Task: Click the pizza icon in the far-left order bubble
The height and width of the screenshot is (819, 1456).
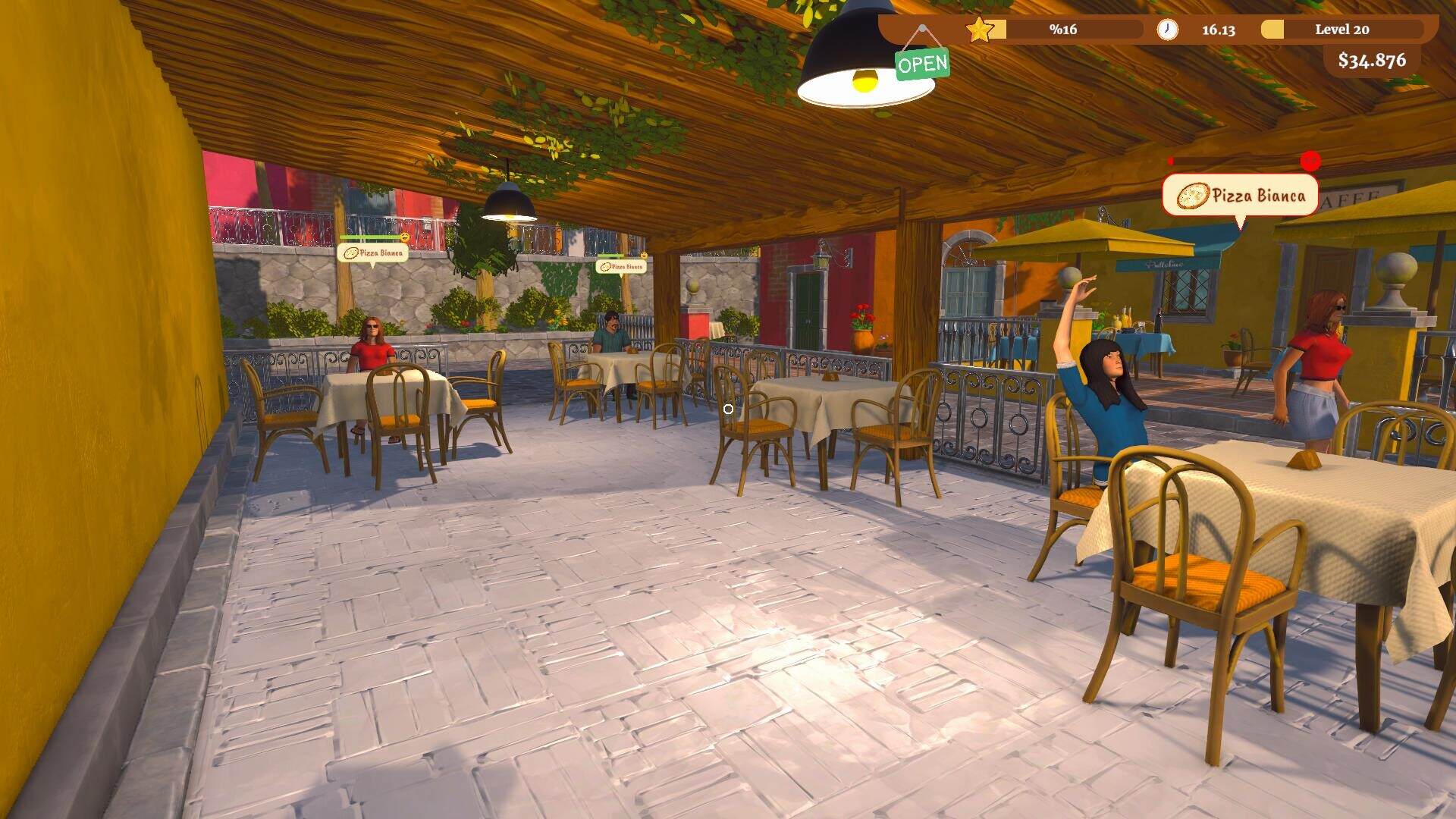Action: [x=351, y=253]
